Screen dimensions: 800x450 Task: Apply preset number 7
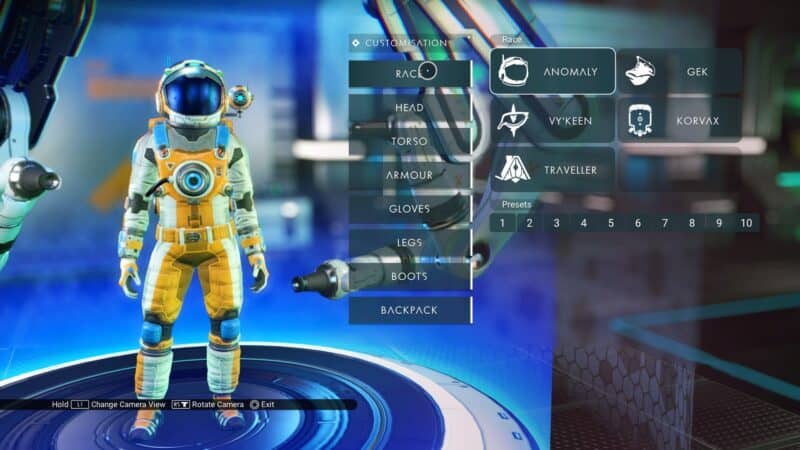(665, 223)
